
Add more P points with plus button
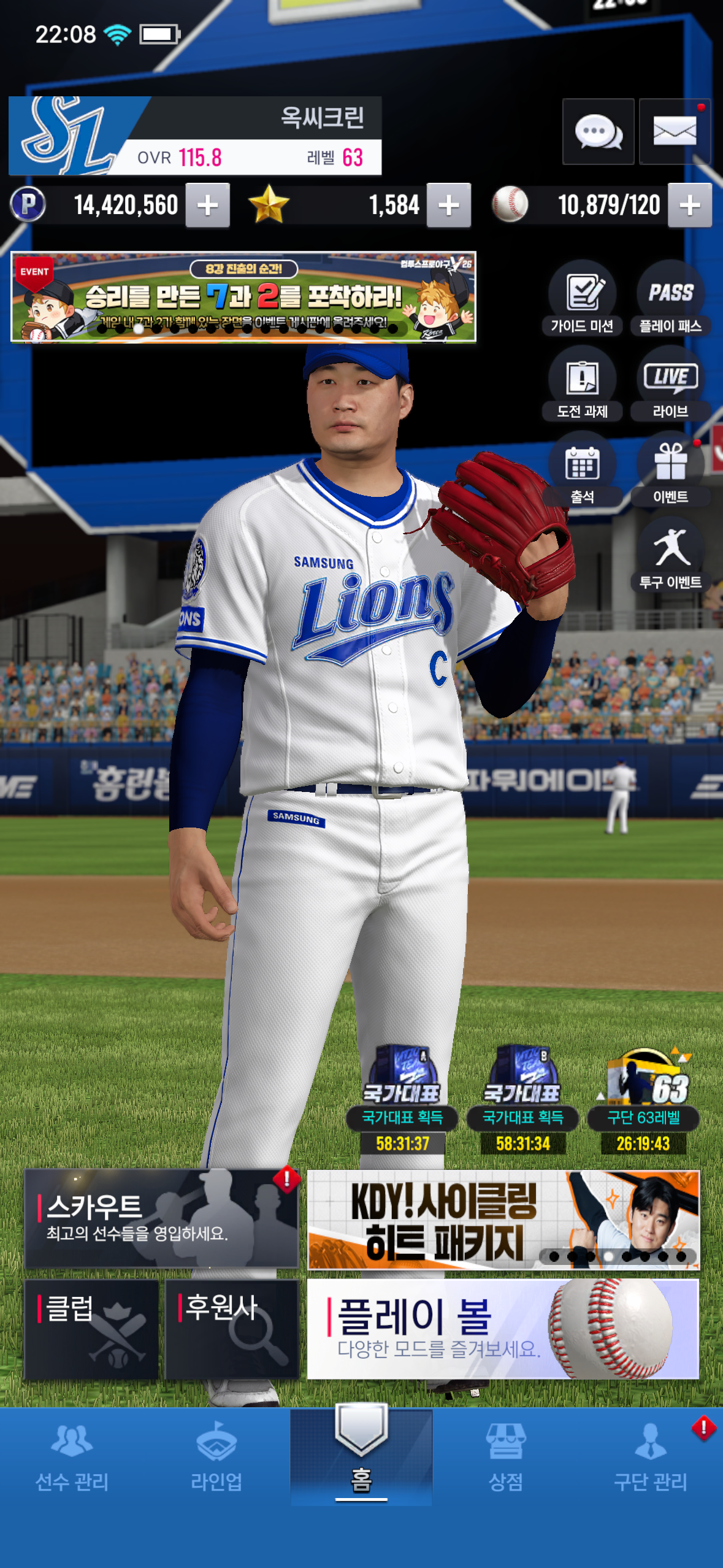(x=208, y=206)
